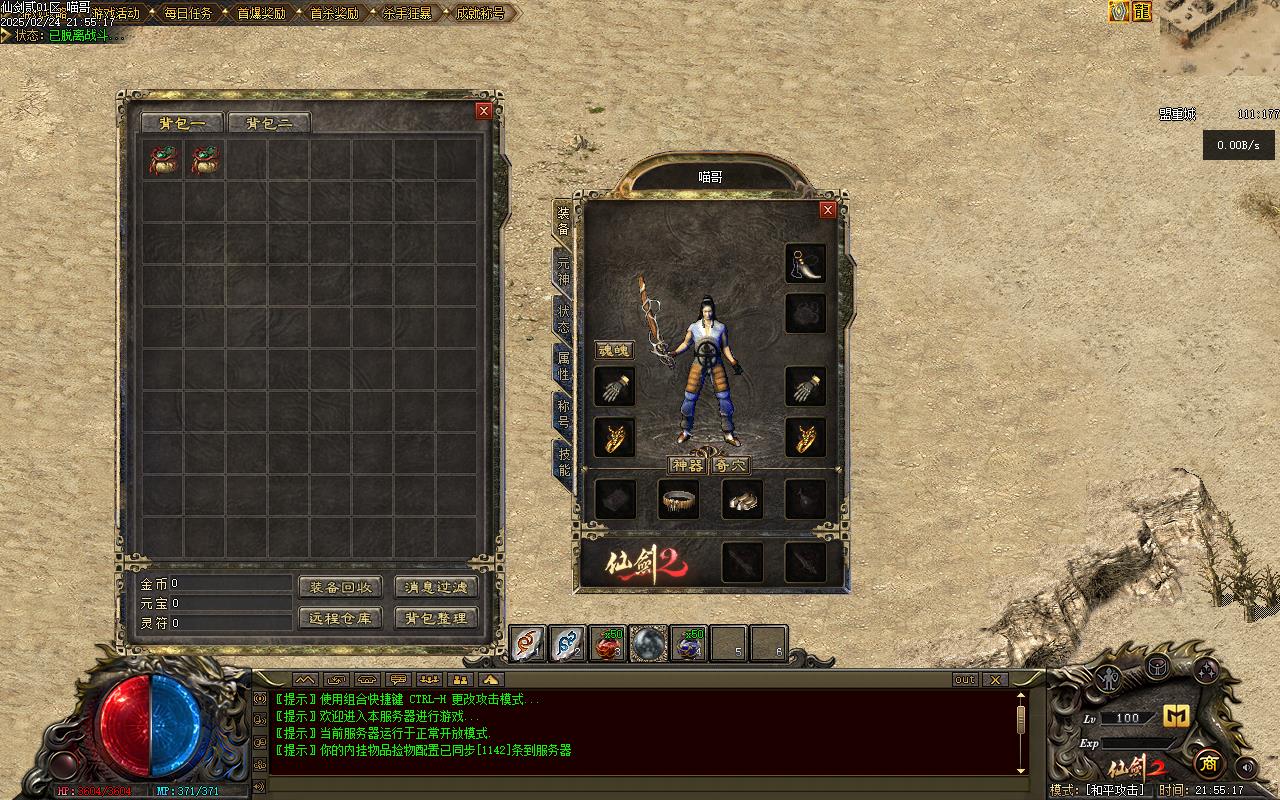Open the 每日任务 daily quest menu
Image resolution: width=1280 pixels, height=800 pixels.
click(x=187, y=14)
